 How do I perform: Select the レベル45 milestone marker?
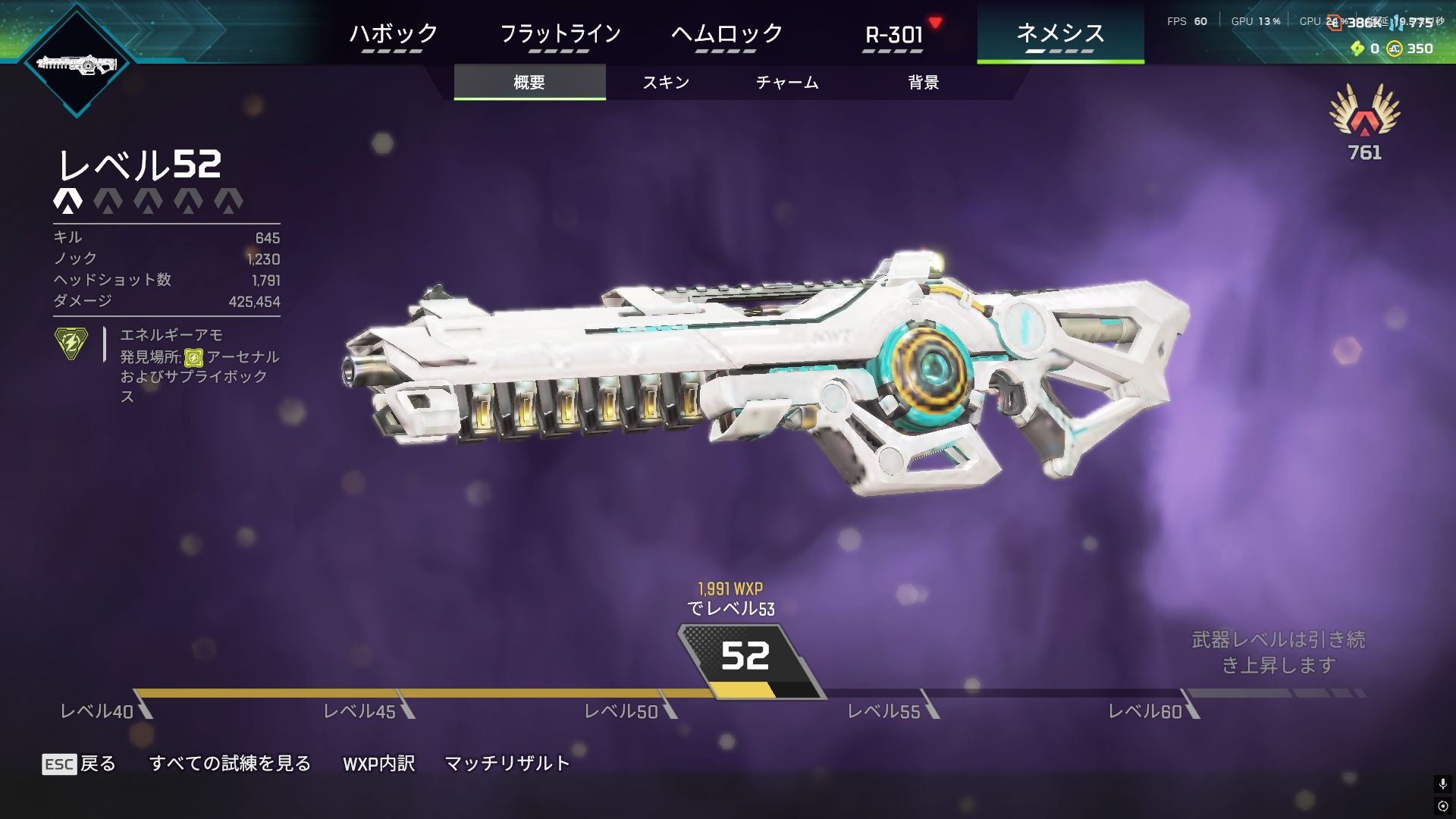pos(360,711)
